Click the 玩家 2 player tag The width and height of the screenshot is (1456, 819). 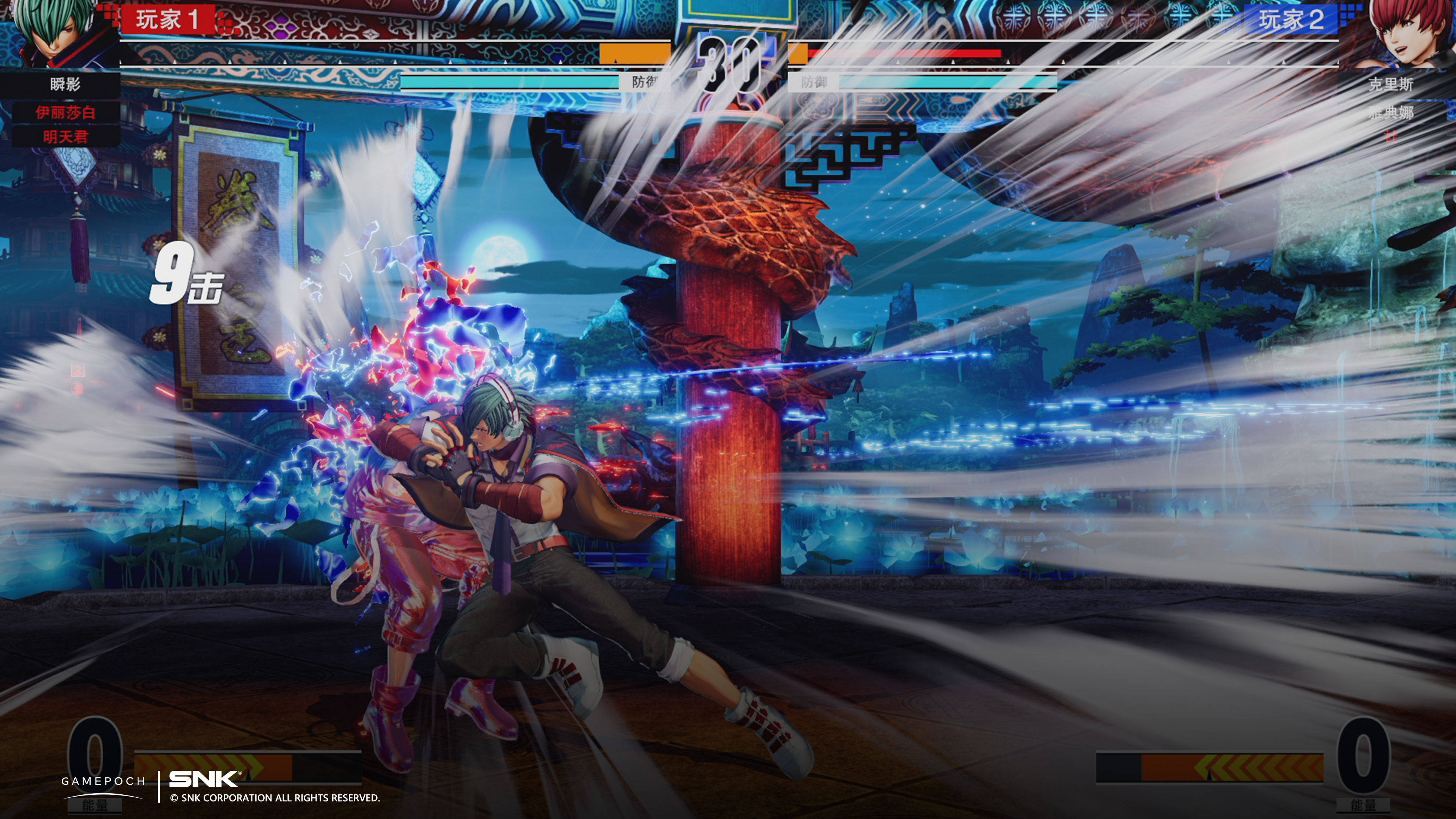[x=1291, y=20]
